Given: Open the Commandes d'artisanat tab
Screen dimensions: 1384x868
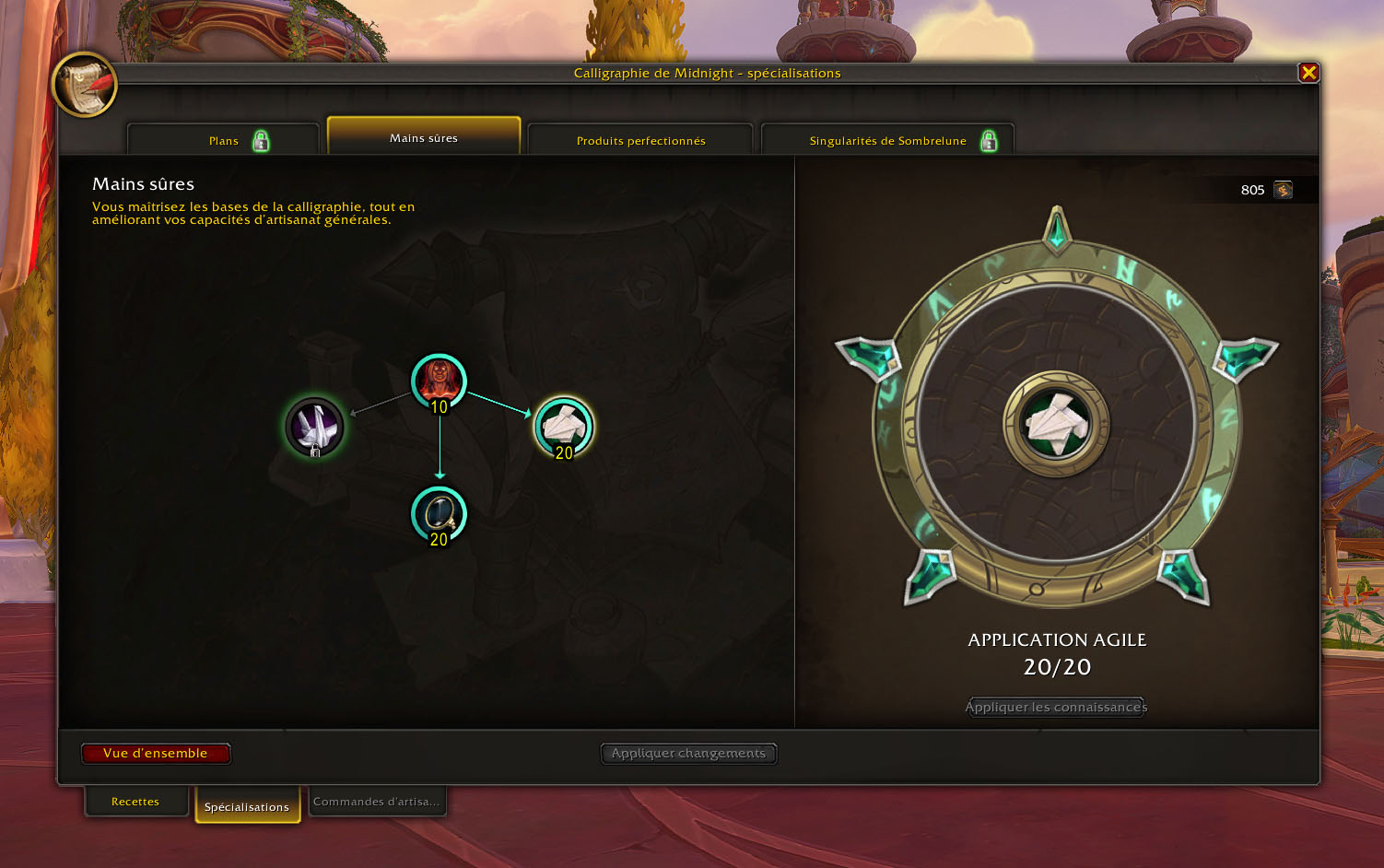Looking at the screenshot, I should pos(376,802).
